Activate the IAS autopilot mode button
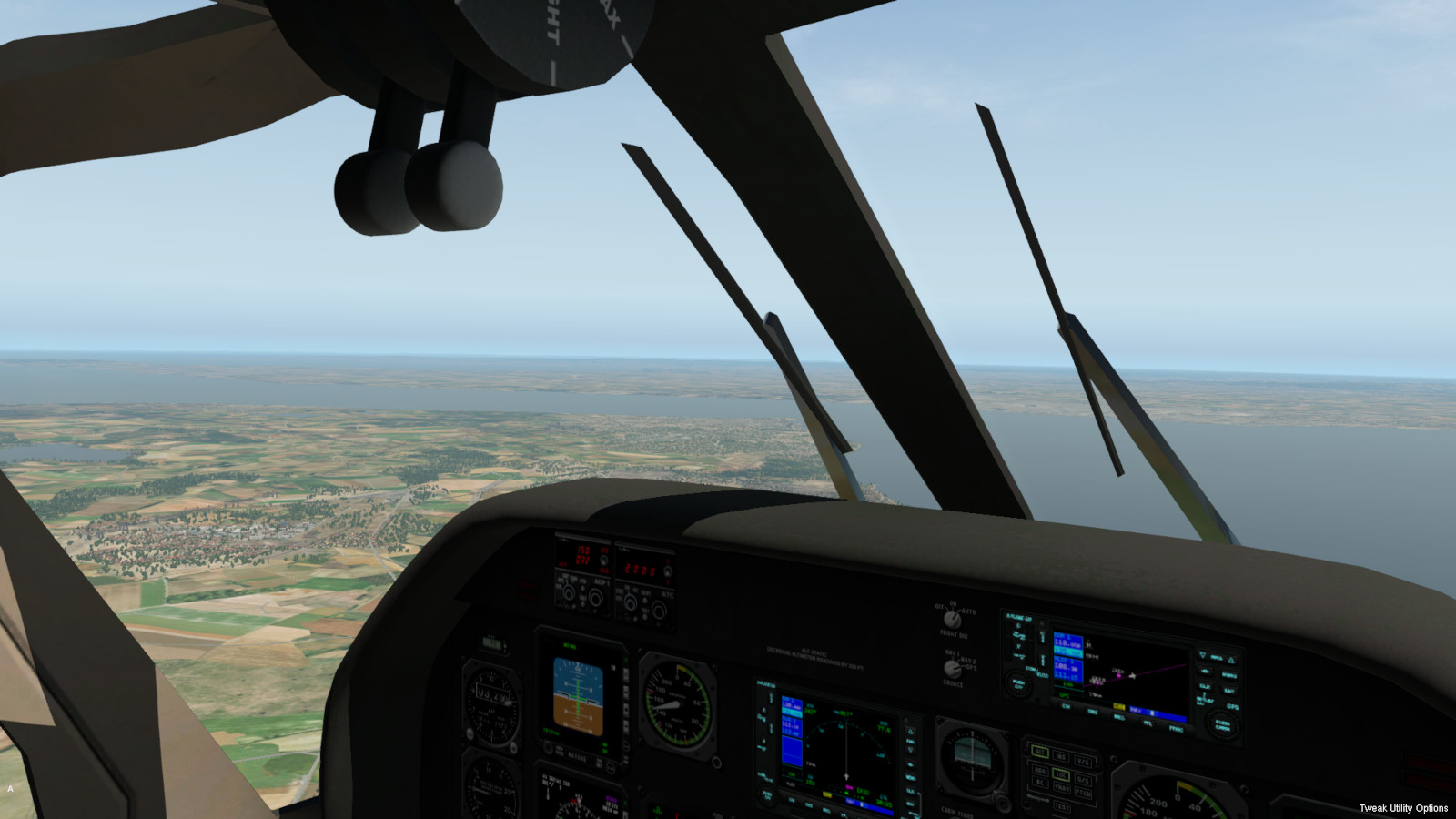The width and height of the screenshot is (1456, 819). tap(1061, 756)
